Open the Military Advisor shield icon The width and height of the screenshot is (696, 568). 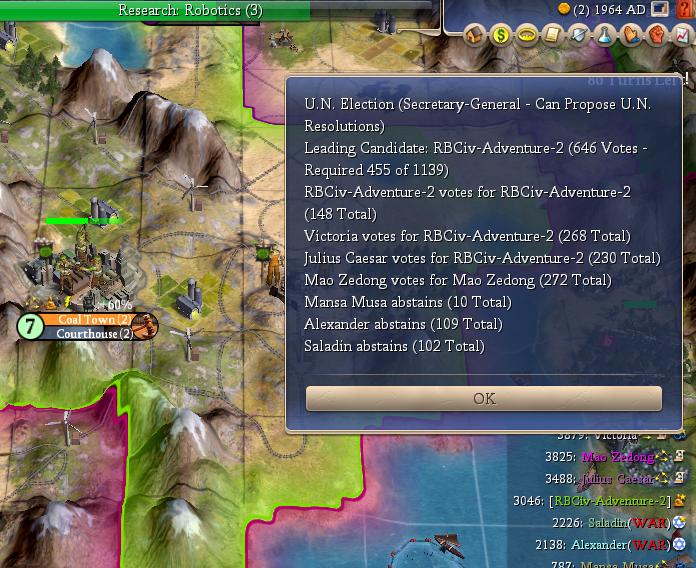click(x=579, y=36)
